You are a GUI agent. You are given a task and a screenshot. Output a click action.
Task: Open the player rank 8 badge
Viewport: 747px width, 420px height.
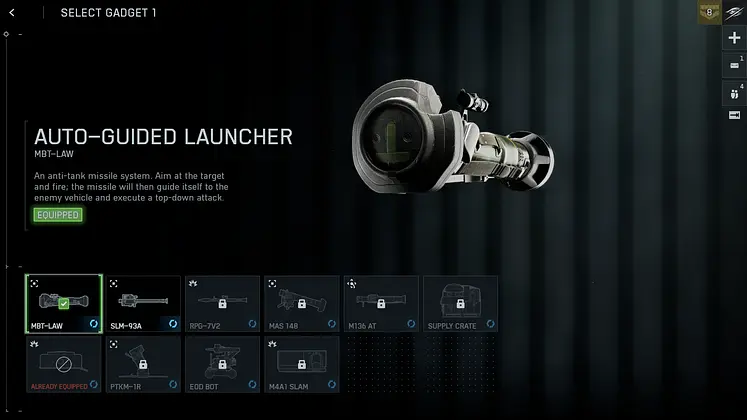(x=710, y=12)
